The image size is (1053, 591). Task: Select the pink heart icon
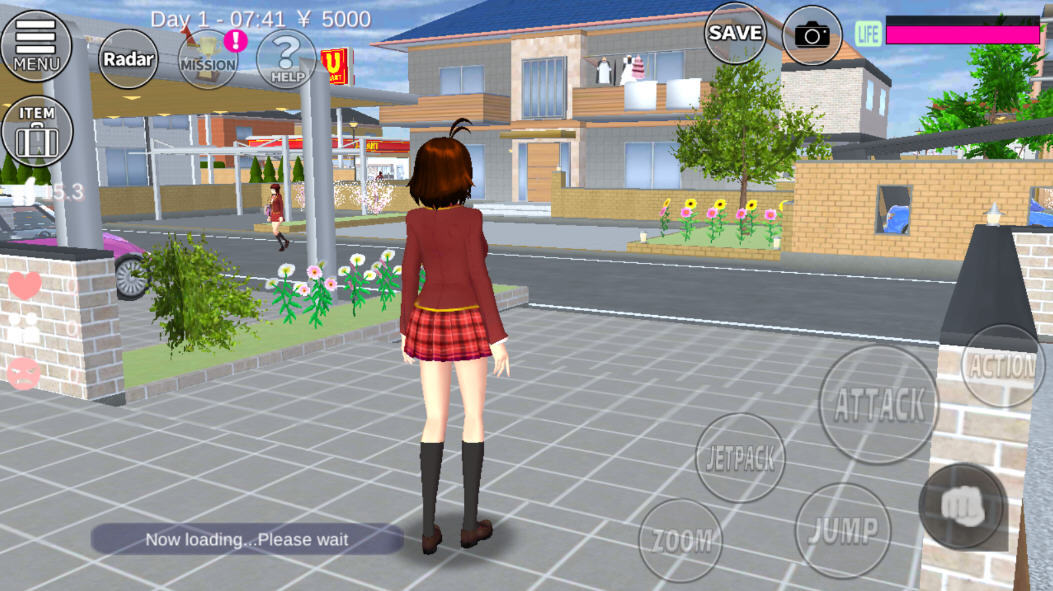pyautogui.click(x=25, y=286)
